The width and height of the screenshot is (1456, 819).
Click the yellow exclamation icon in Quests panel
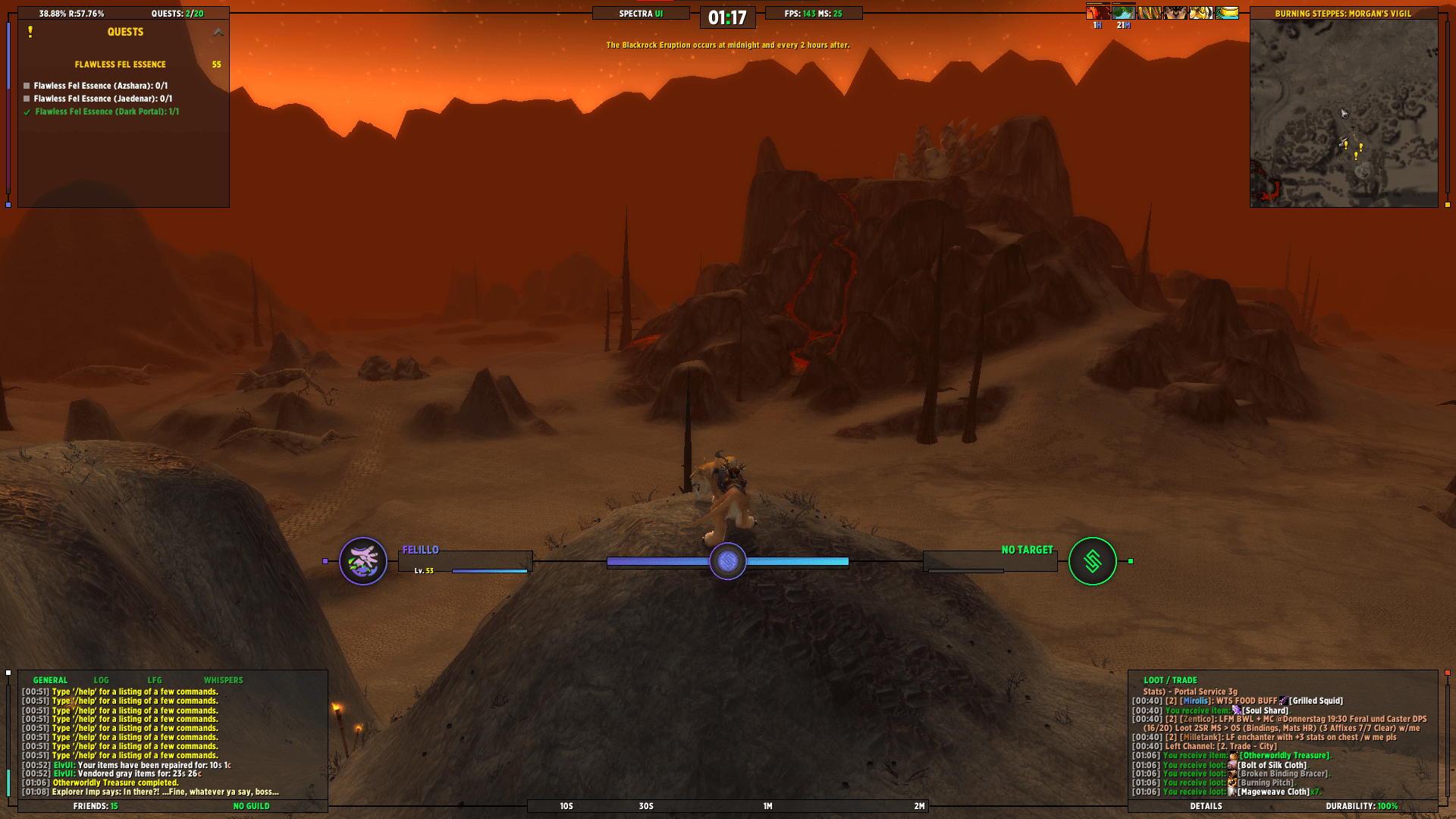pos(31,32)
